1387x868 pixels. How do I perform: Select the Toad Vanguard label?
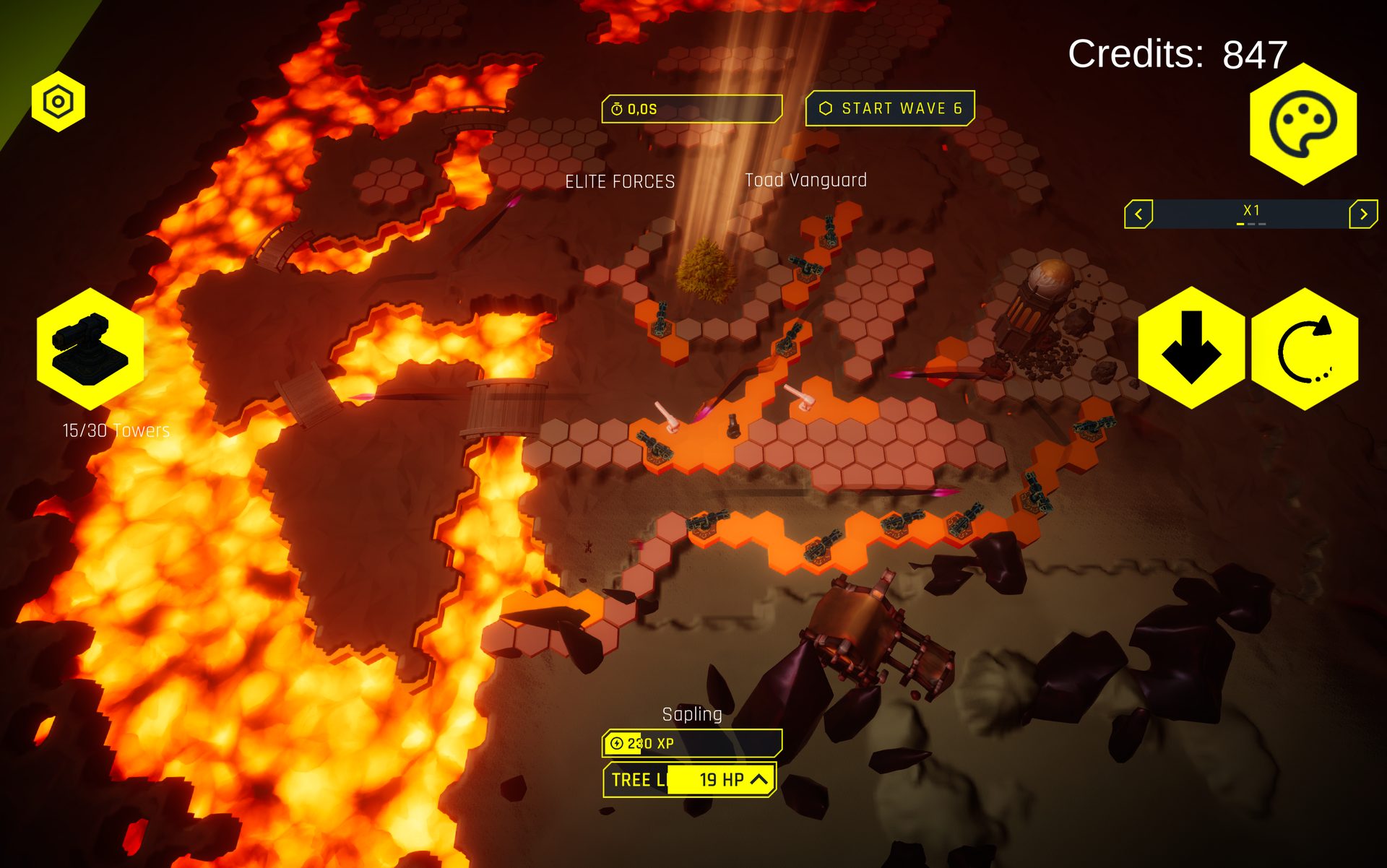coord(807,181)
